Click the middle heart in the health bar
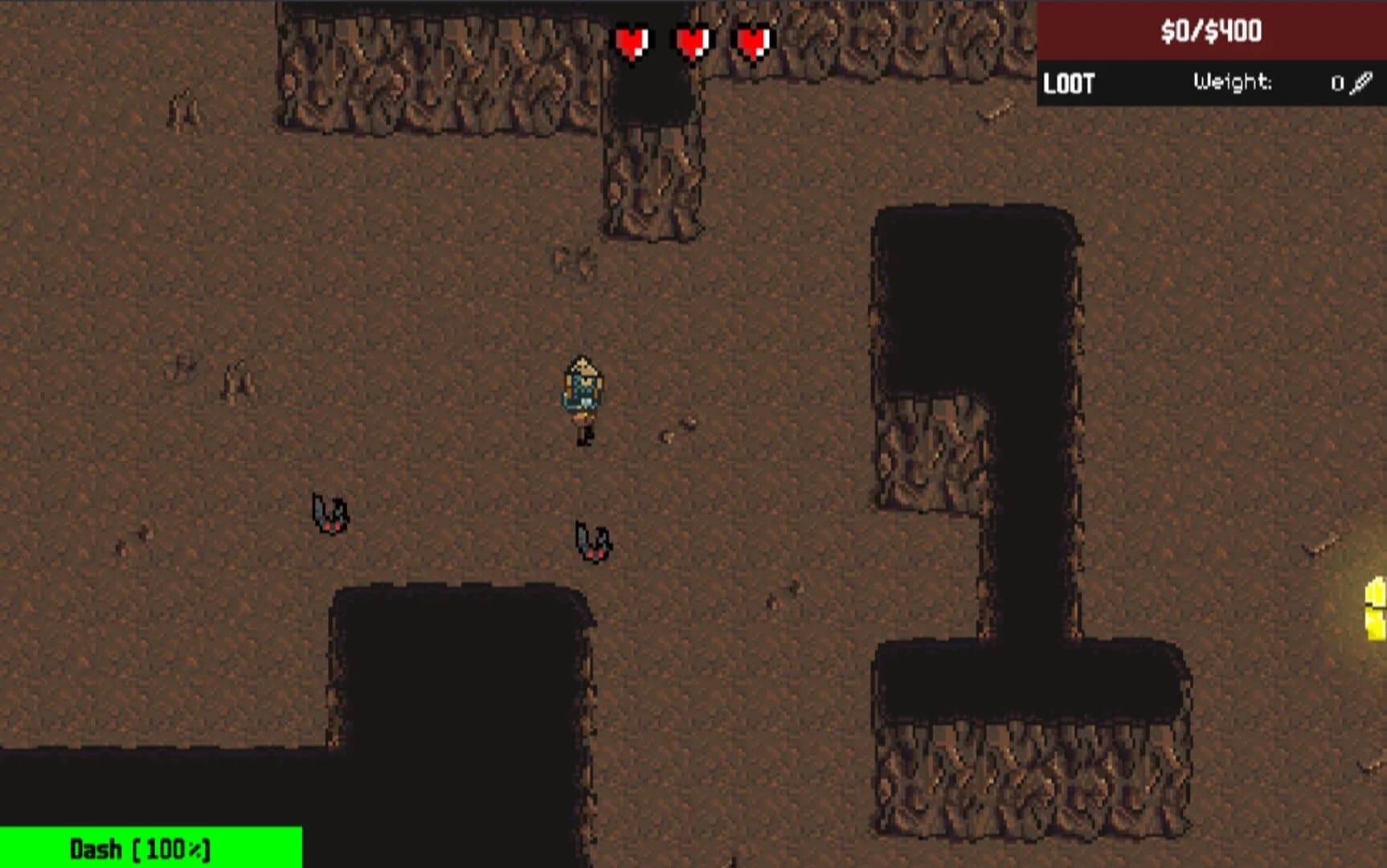Screen dimensions: 1387x868 tap(693, 41)
